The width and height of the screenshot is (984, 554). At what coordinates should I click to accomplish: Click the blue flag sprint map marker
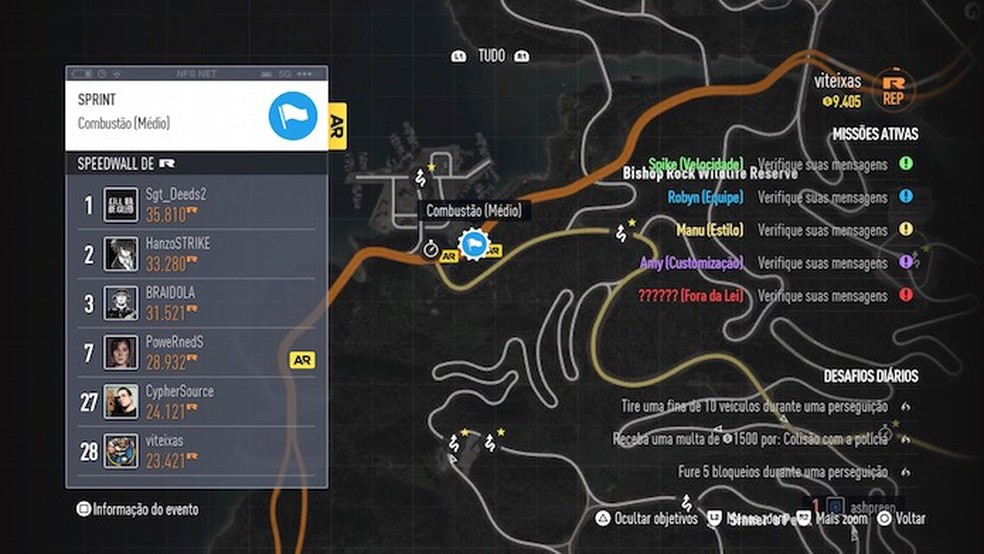[472, 244]
